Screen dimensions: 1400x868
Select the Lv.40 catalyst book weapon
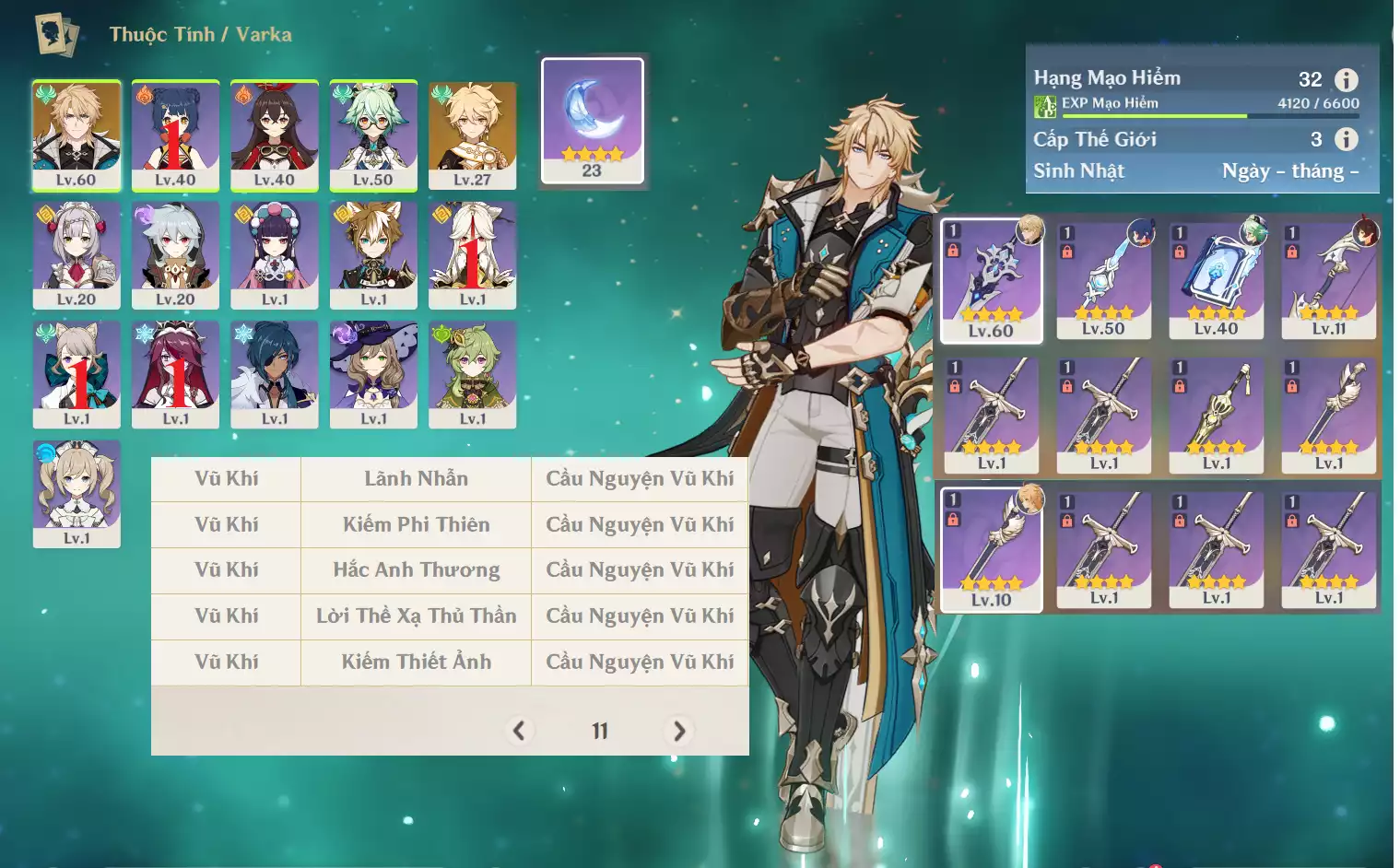click(x=1217, y=280)
